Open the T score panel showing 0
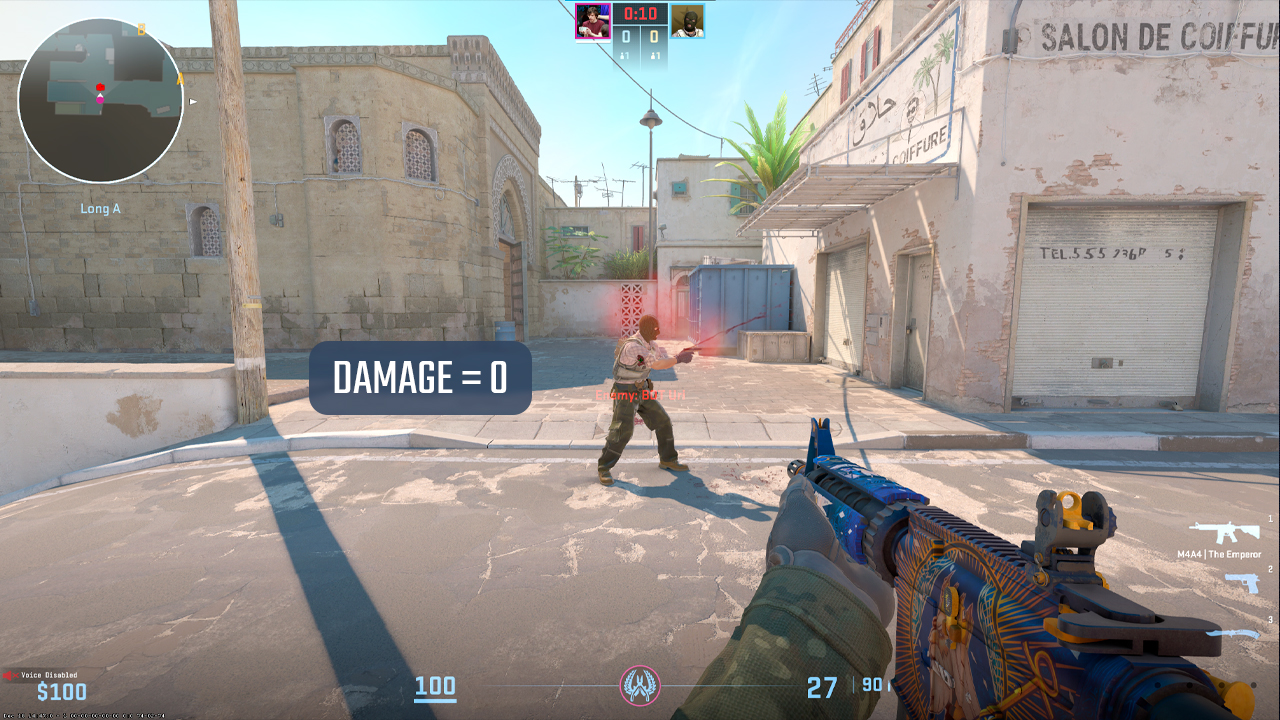Image resolution: width=1280 pixels, height=720 pixels. pos(653,36)
